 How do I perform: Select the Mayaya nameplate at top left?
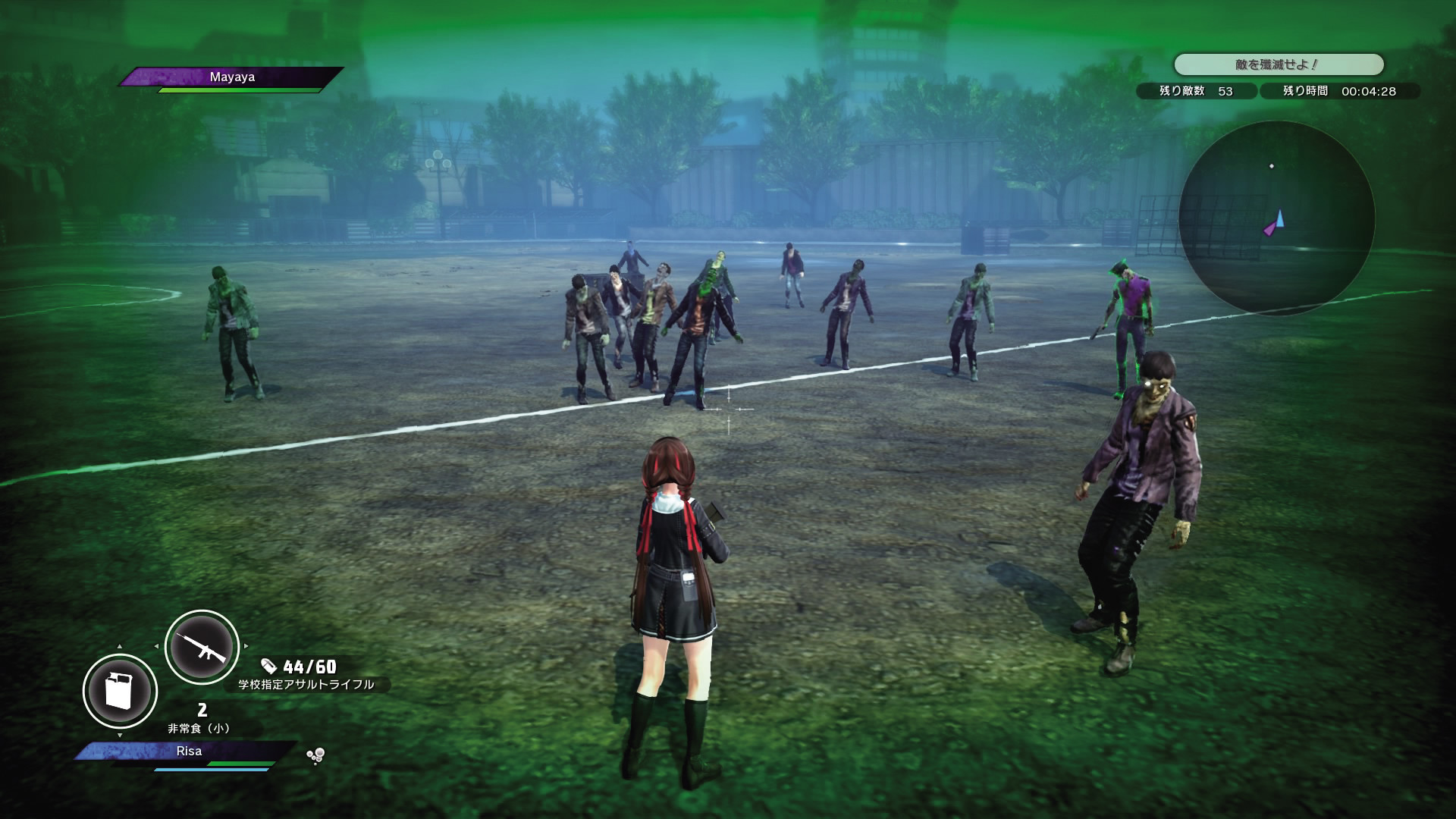coord(233,77)
